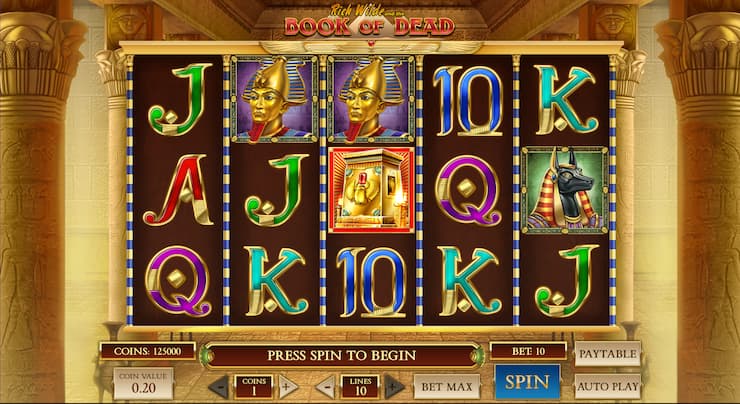This screenshot has height=404, width=740.
Task: Reduce the number of lines
Action: (x=325, y=387)
